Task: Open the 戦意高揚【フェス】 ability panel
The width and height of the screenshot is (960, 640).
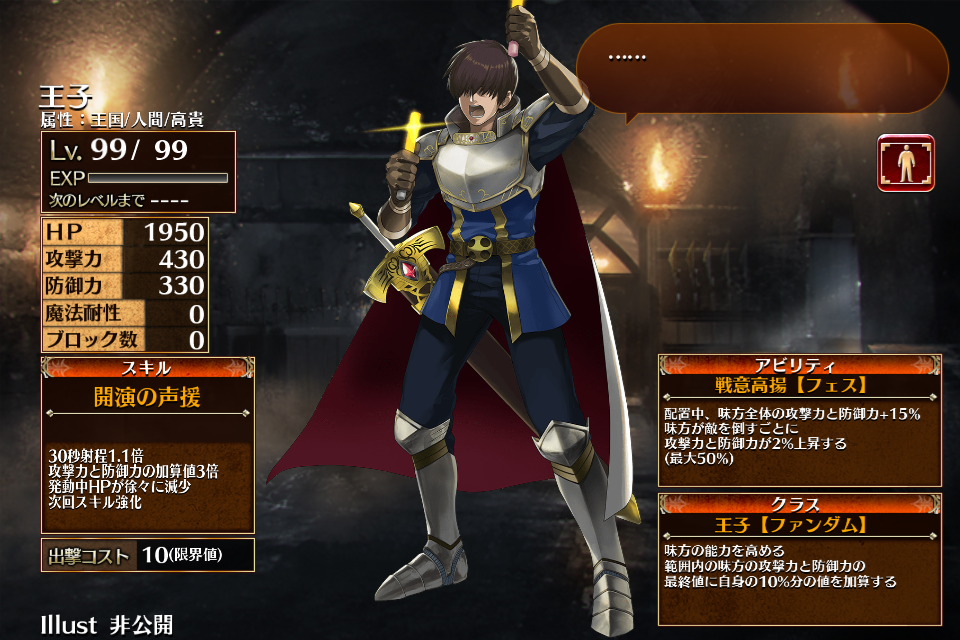Action: point(799,420)
